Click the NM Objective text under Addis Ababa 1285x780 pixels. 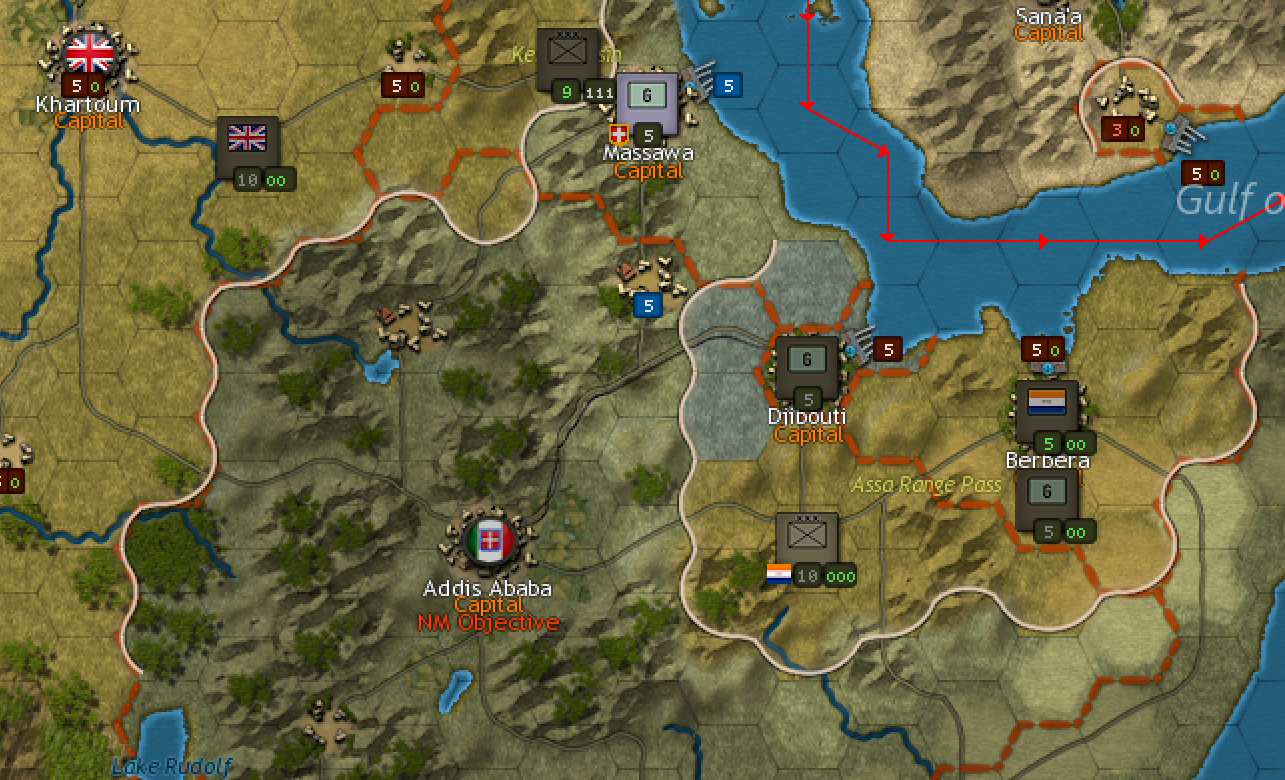489,621
